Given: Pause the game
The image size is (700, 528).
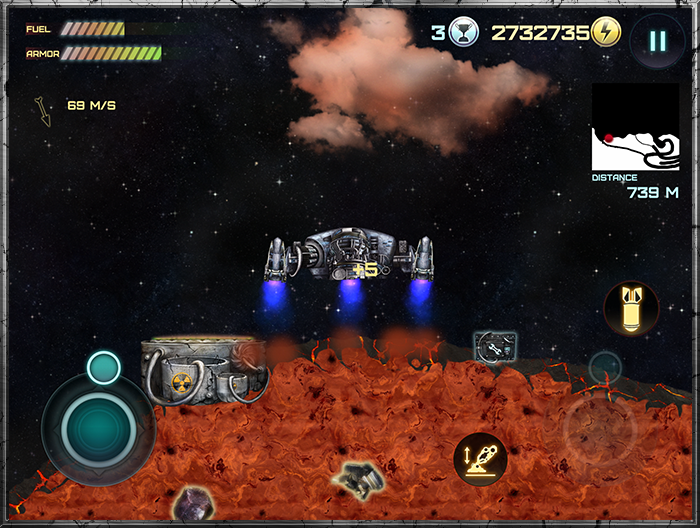Looking at the screenshot, I should point(656,41).
